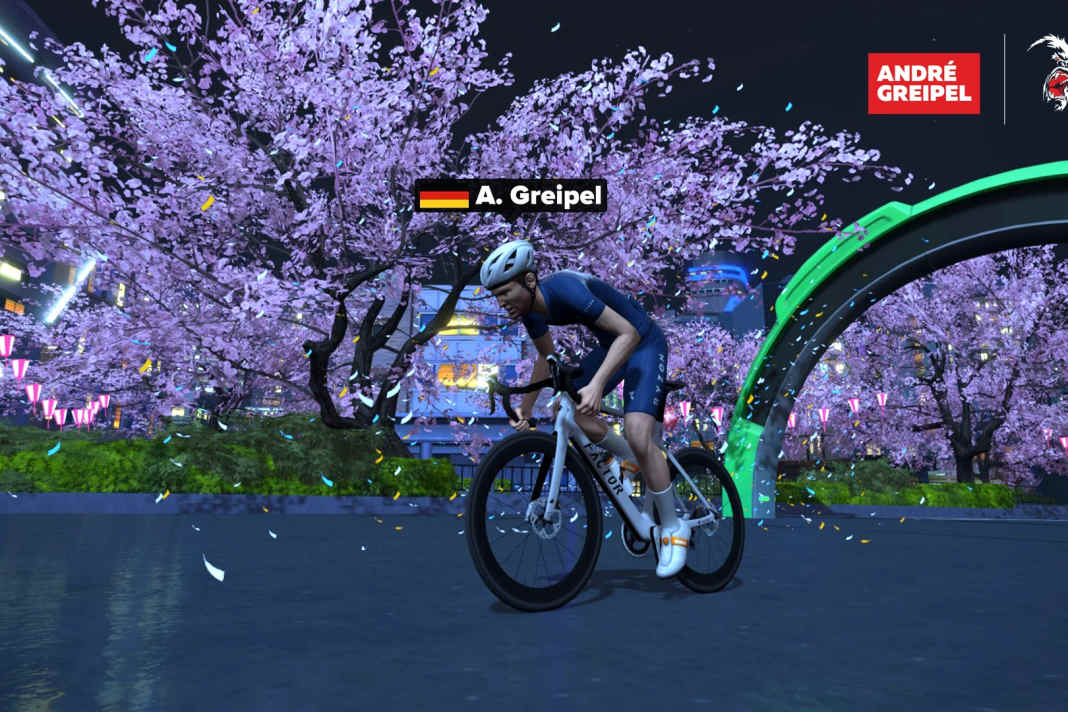
Task: Select the A. Greipel rider name tag
Action: pos(511,196)
